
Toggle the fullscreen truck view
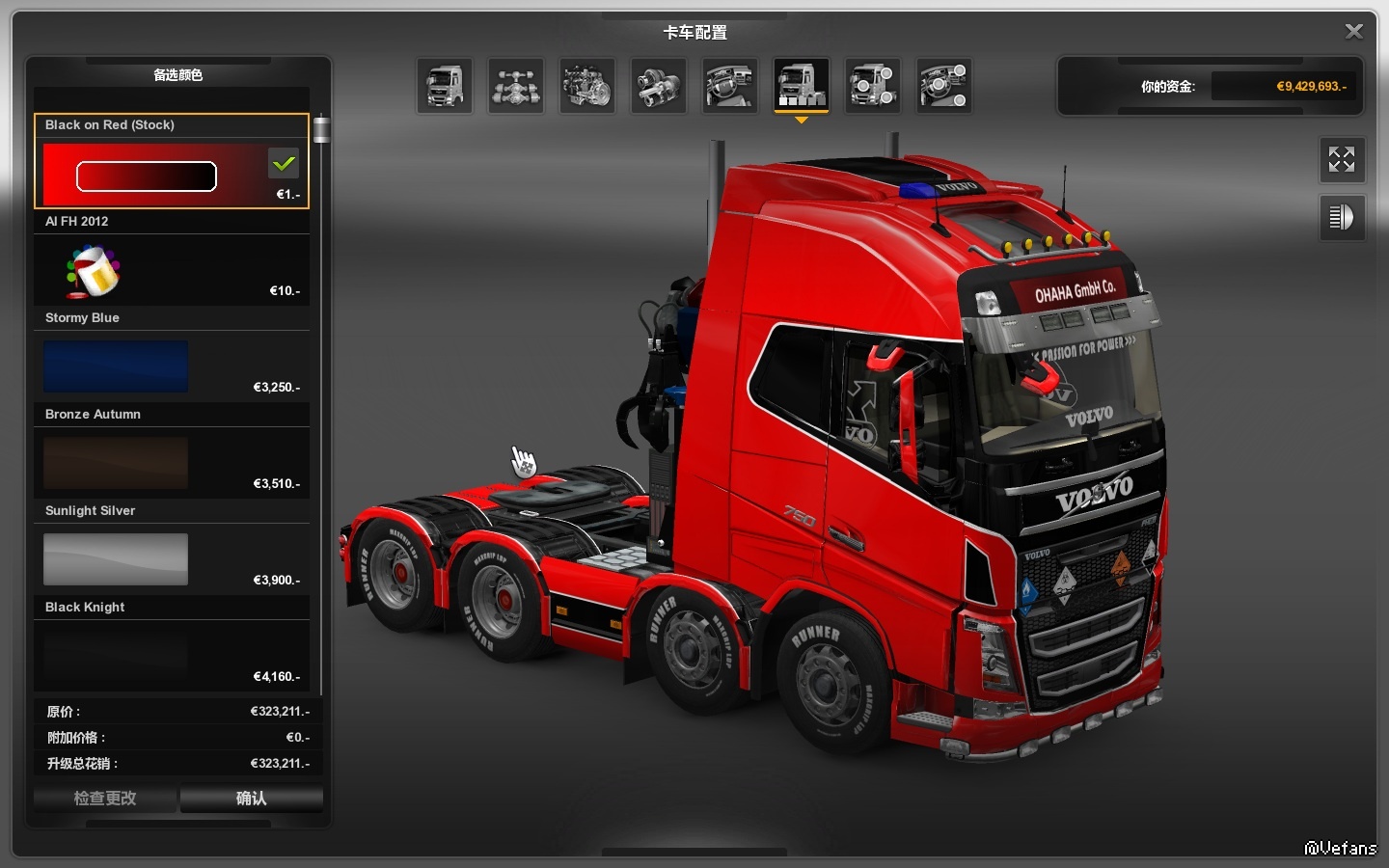coord(1342,159)
